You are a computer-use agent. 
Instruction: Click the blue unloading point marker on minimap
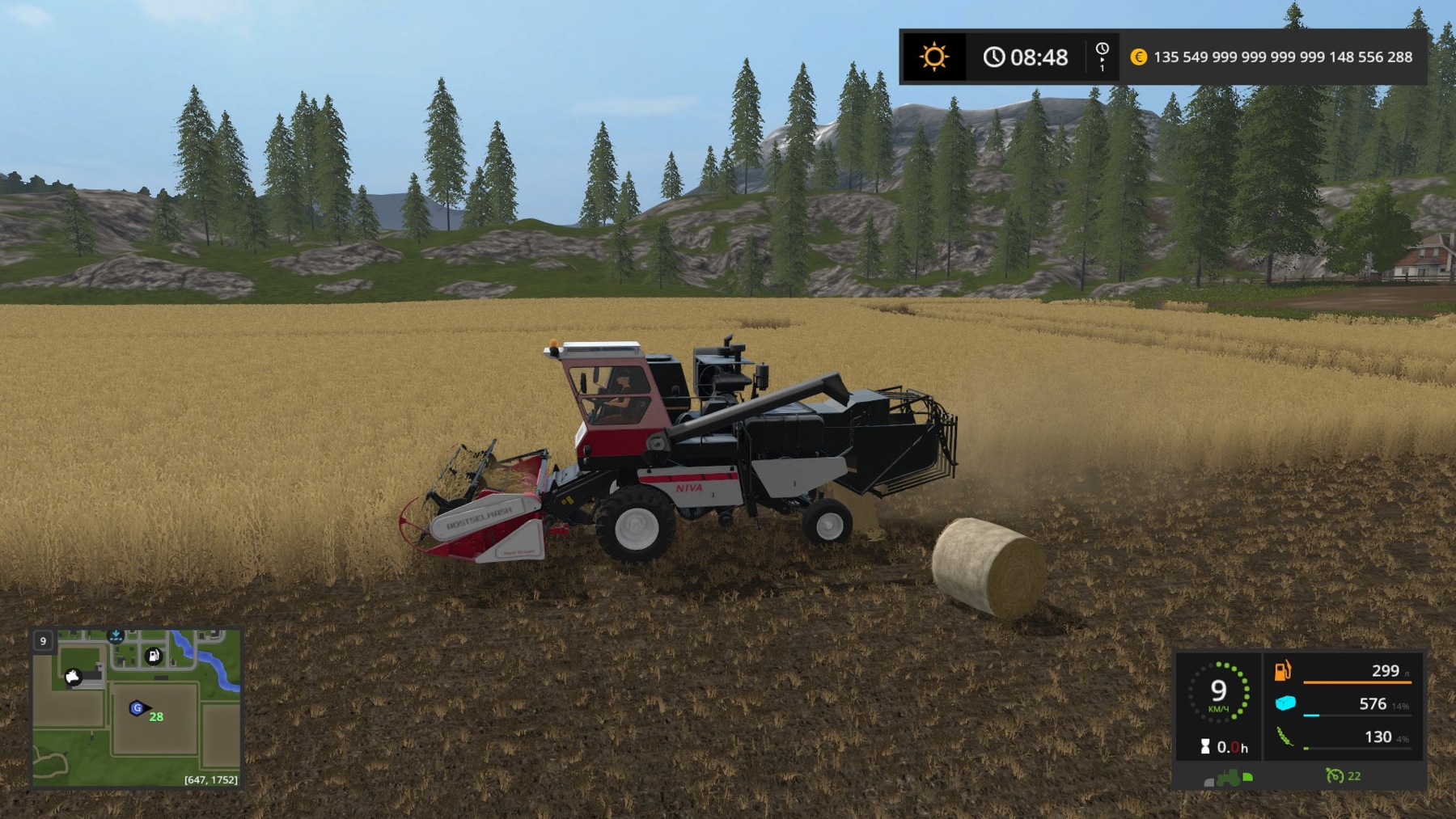pos(116,636)
